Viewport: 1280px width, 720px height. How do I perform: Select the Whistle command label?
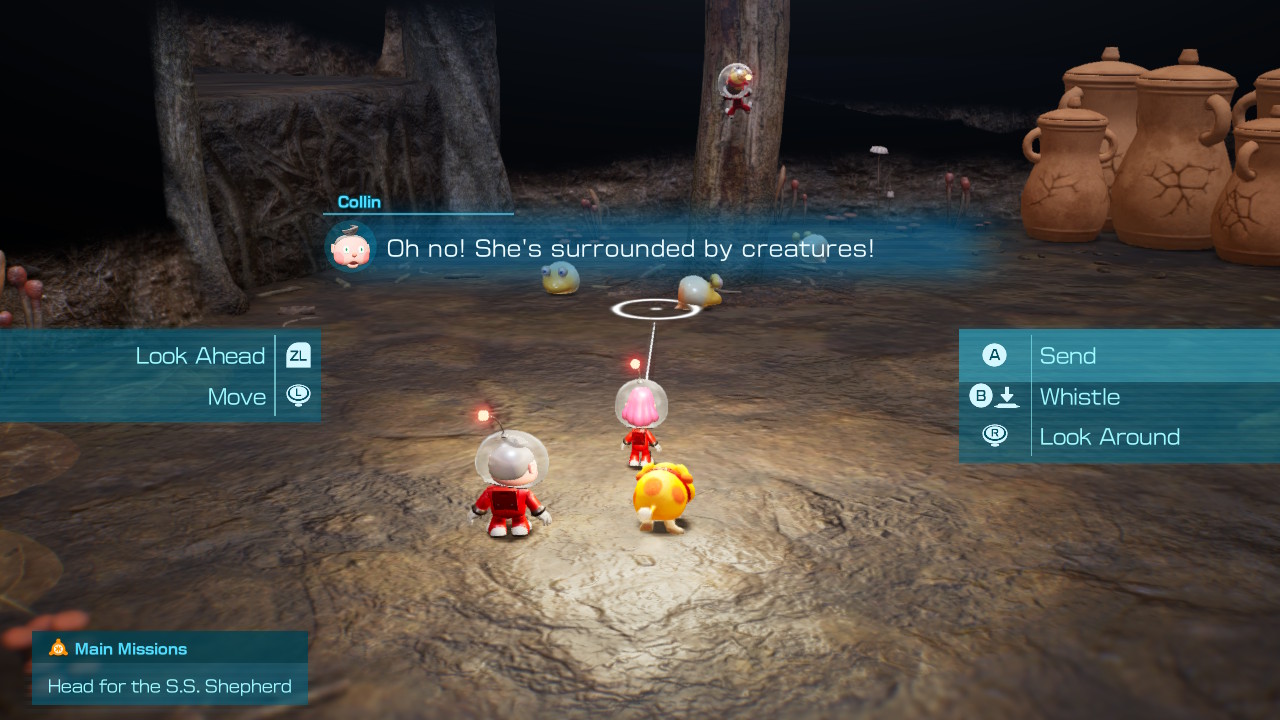[1080, 396]
